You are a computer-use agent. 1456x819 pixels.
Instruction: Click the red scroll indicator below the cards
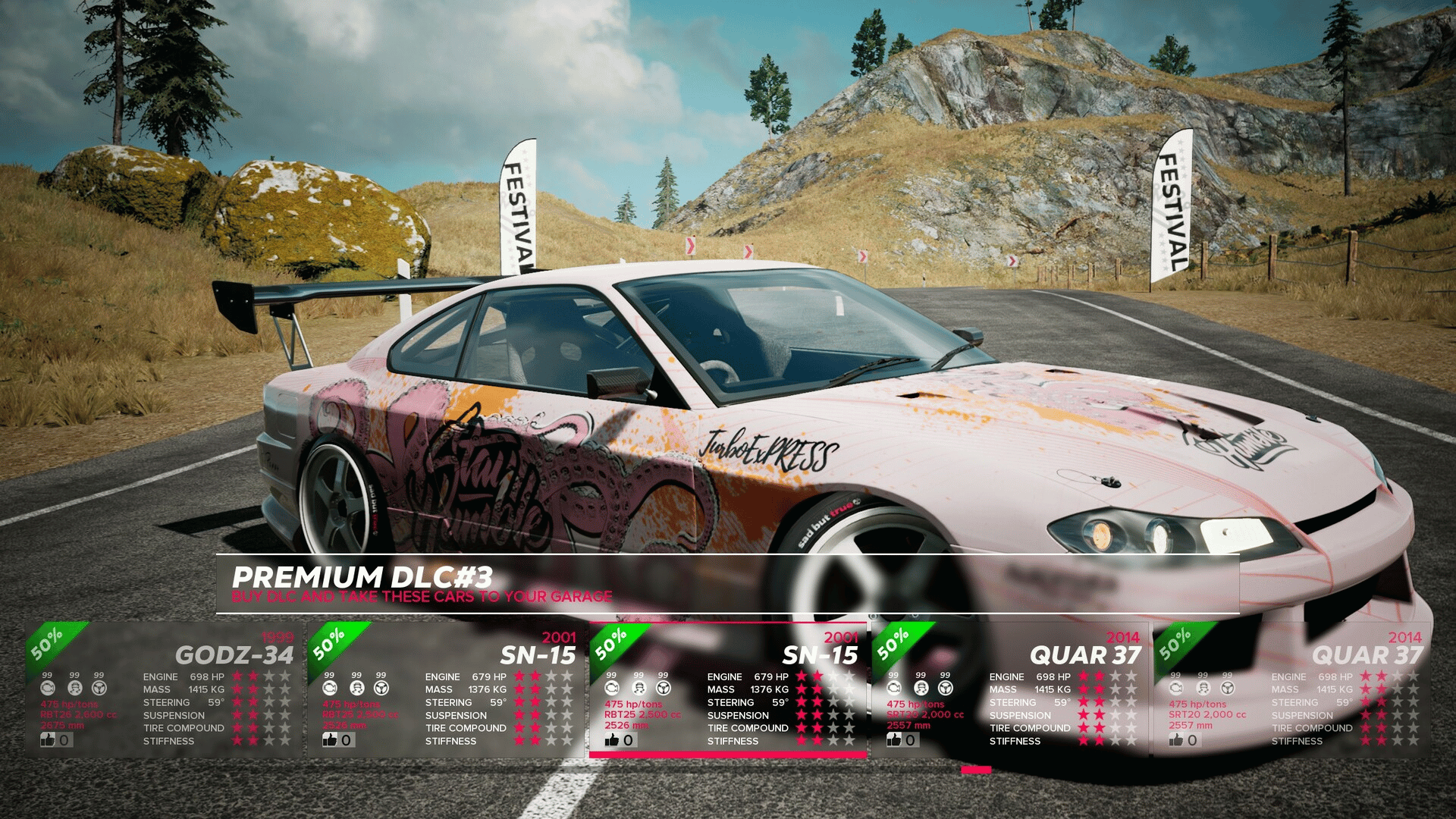click(975, 770)
